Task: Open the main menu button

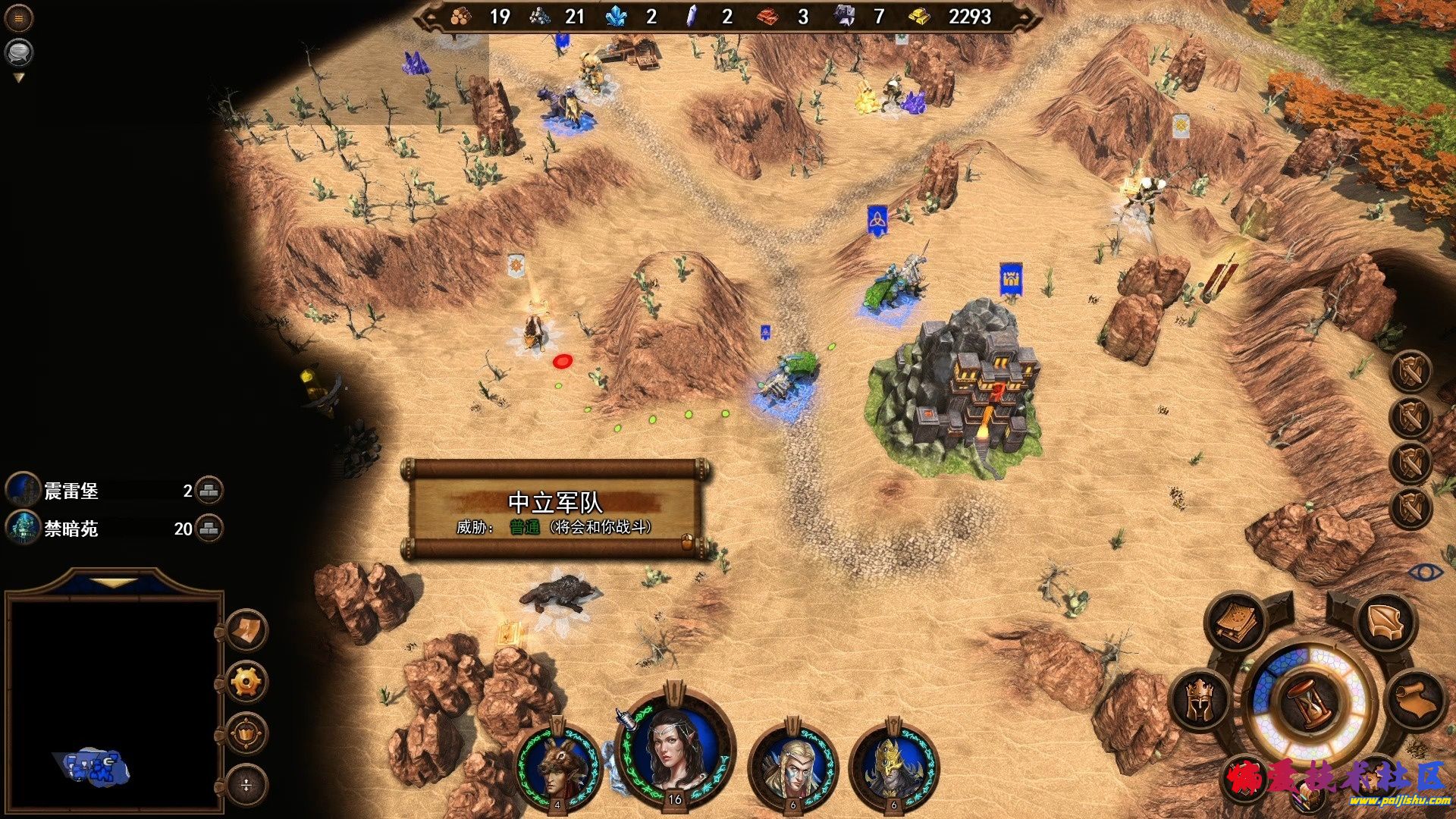Action: 19,18
